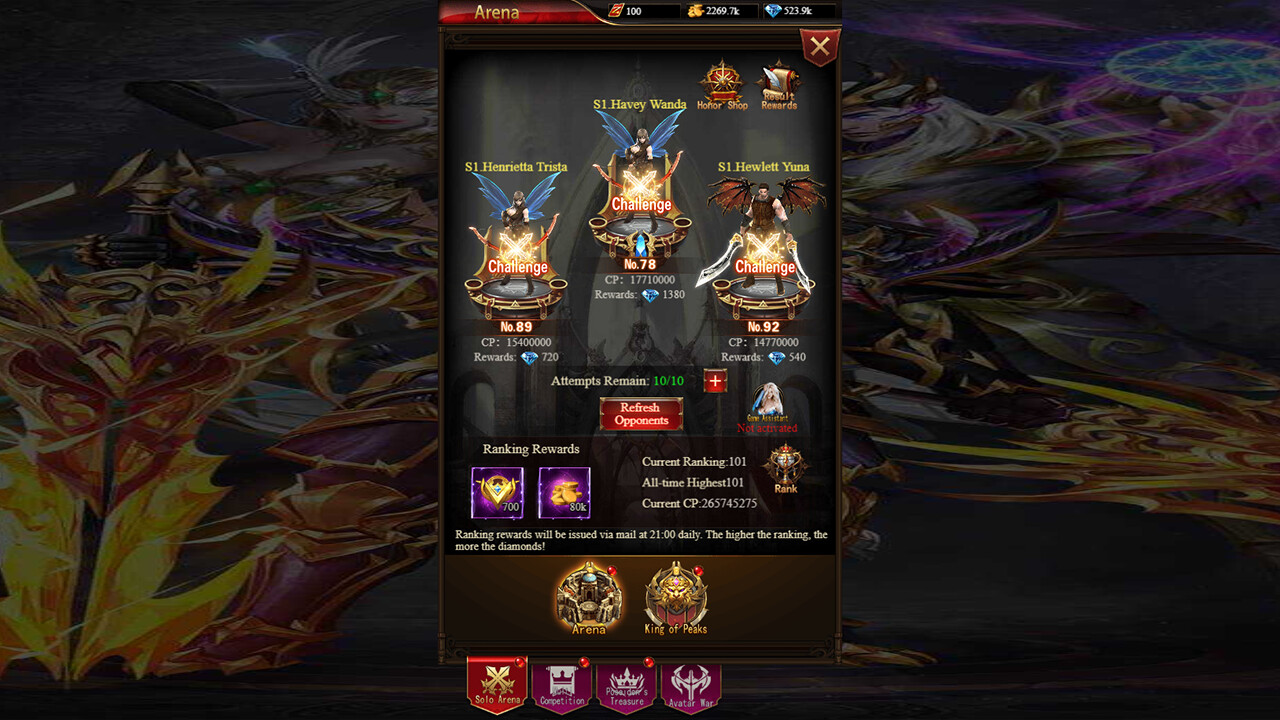The width and height of the screenshot is (1280, 720).
Task: View the 700 diamond ranking reward
Action: point(497,491)
